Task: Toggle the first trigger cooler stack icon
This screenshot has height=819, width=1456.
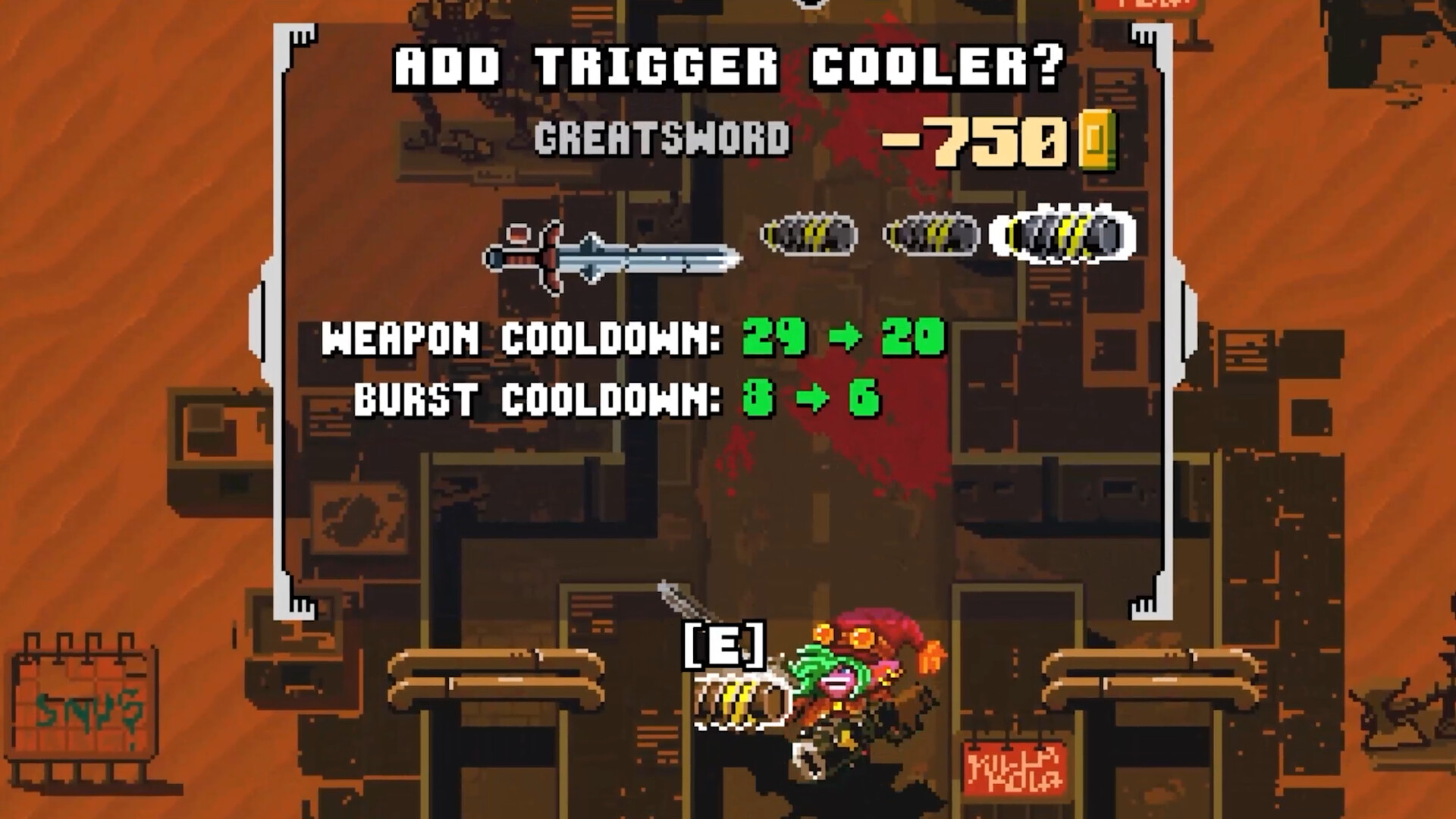Action: pos(808,236)
